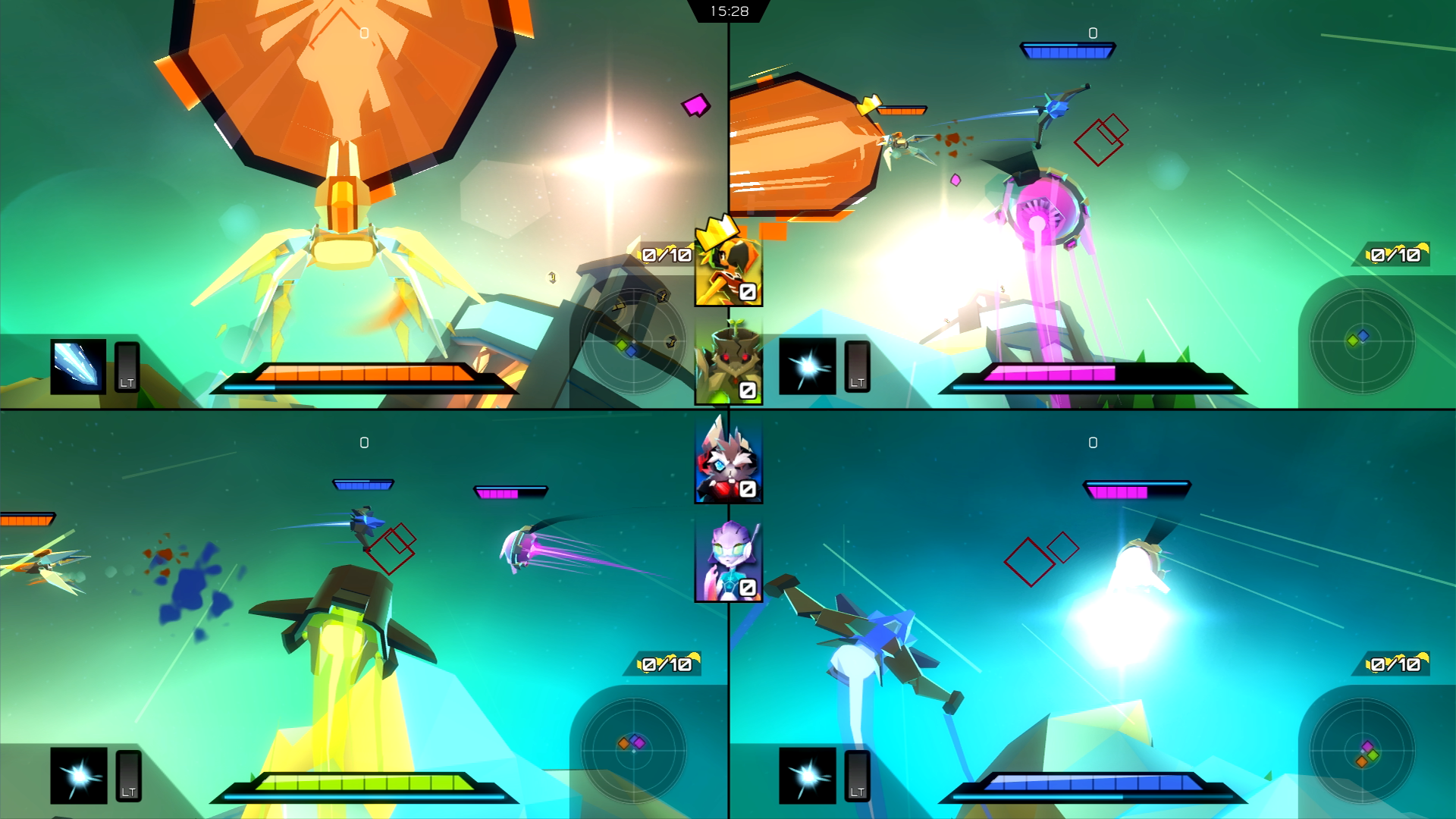1456x819 pixels.
Task: Open the match timer showing 15:28
Action: [728, 11]
